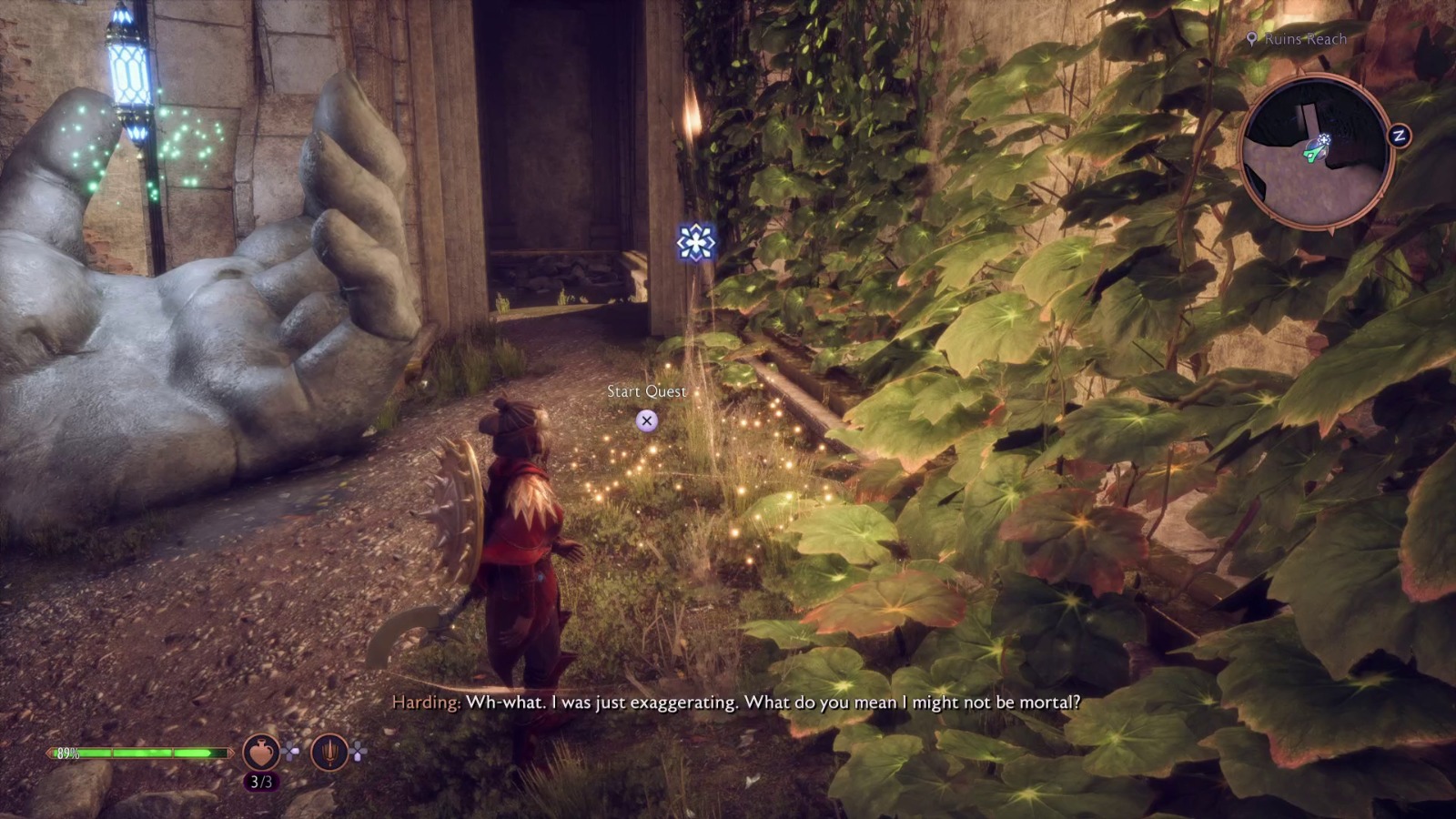Click the location pin beside Ruins Reach

(x=1253, y=39)
